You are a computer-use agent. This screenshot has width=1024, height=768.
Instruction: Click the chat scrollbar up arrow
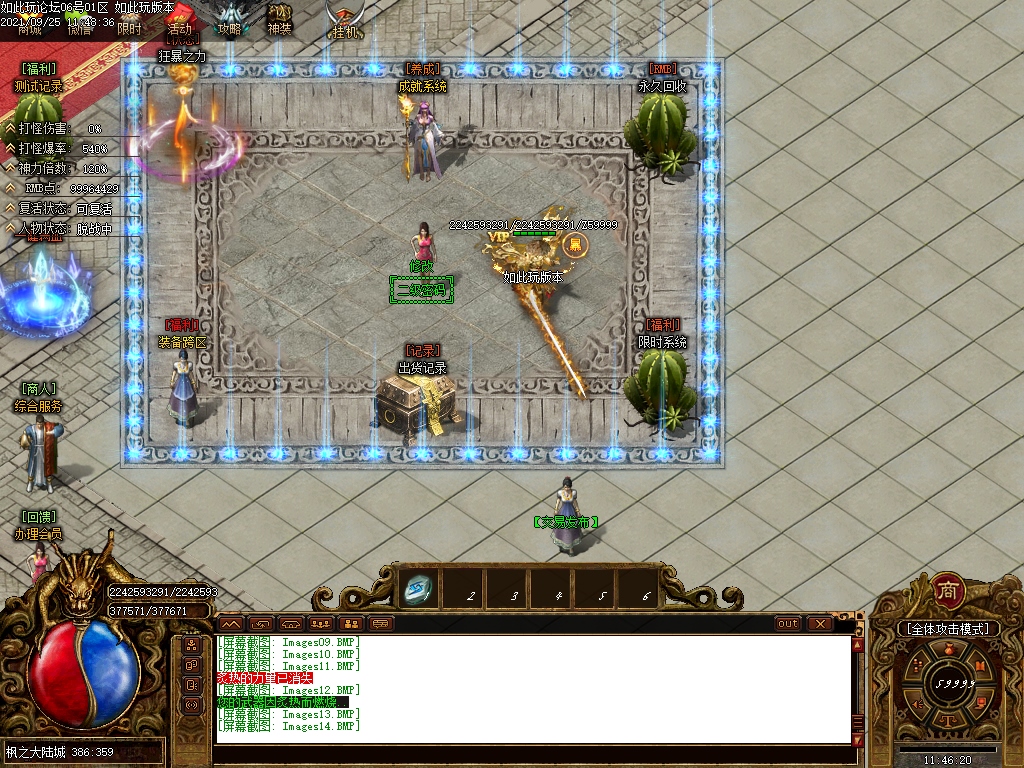point(858,644)
